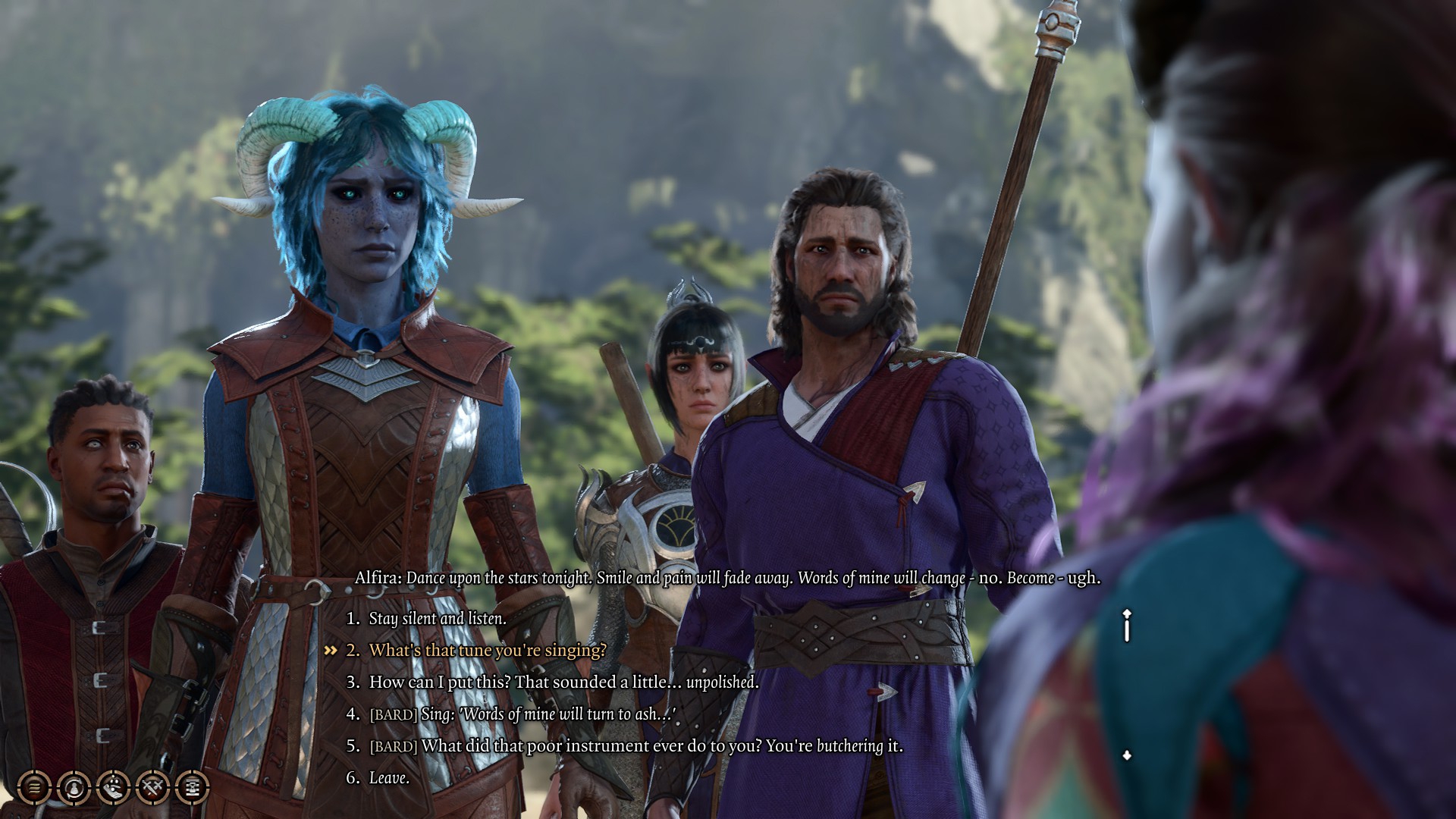The image size is (1456, 819).
Task: Select "Leave" to end the conversation
Action: (389, 778)
